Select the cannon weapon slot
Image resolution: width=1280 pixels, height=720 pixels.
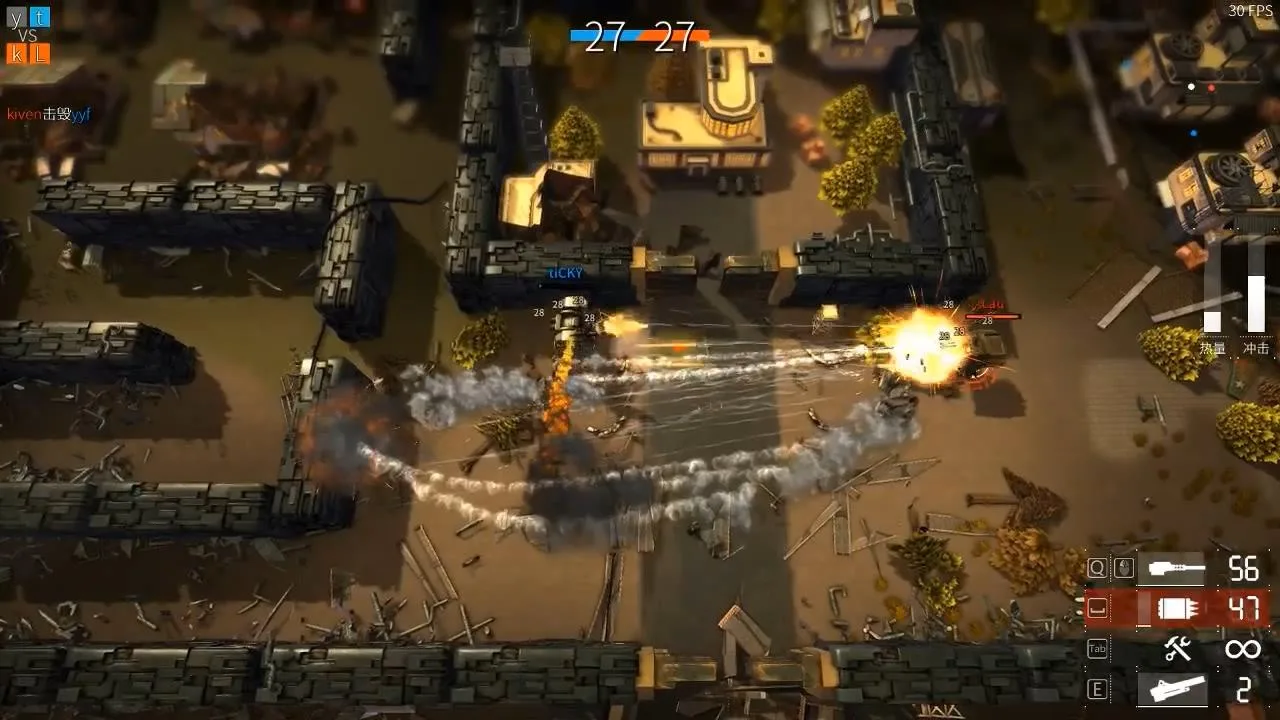tap(1176, 569)
